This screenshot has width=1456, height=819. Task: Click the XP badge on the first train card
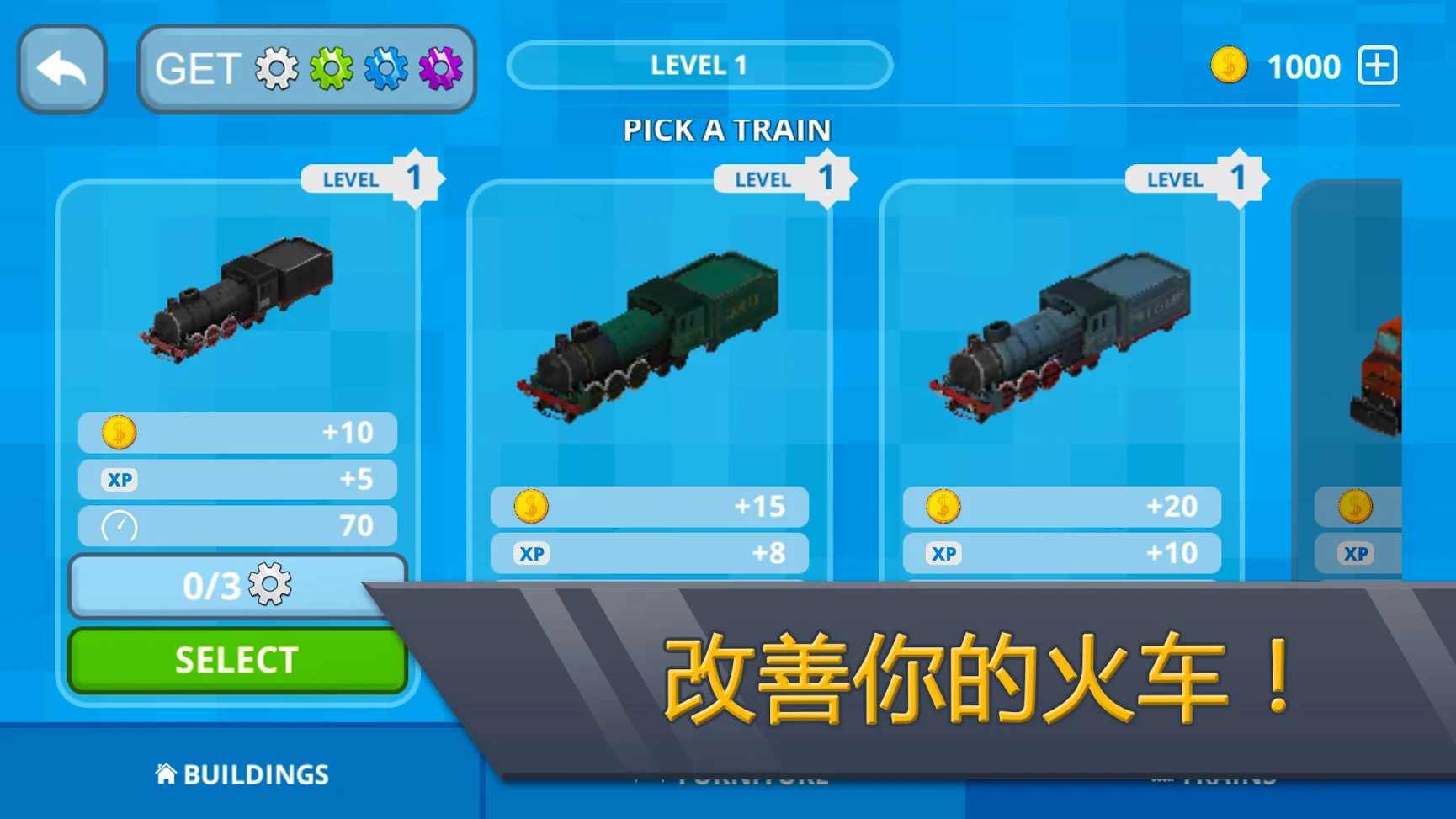[119, 479]
